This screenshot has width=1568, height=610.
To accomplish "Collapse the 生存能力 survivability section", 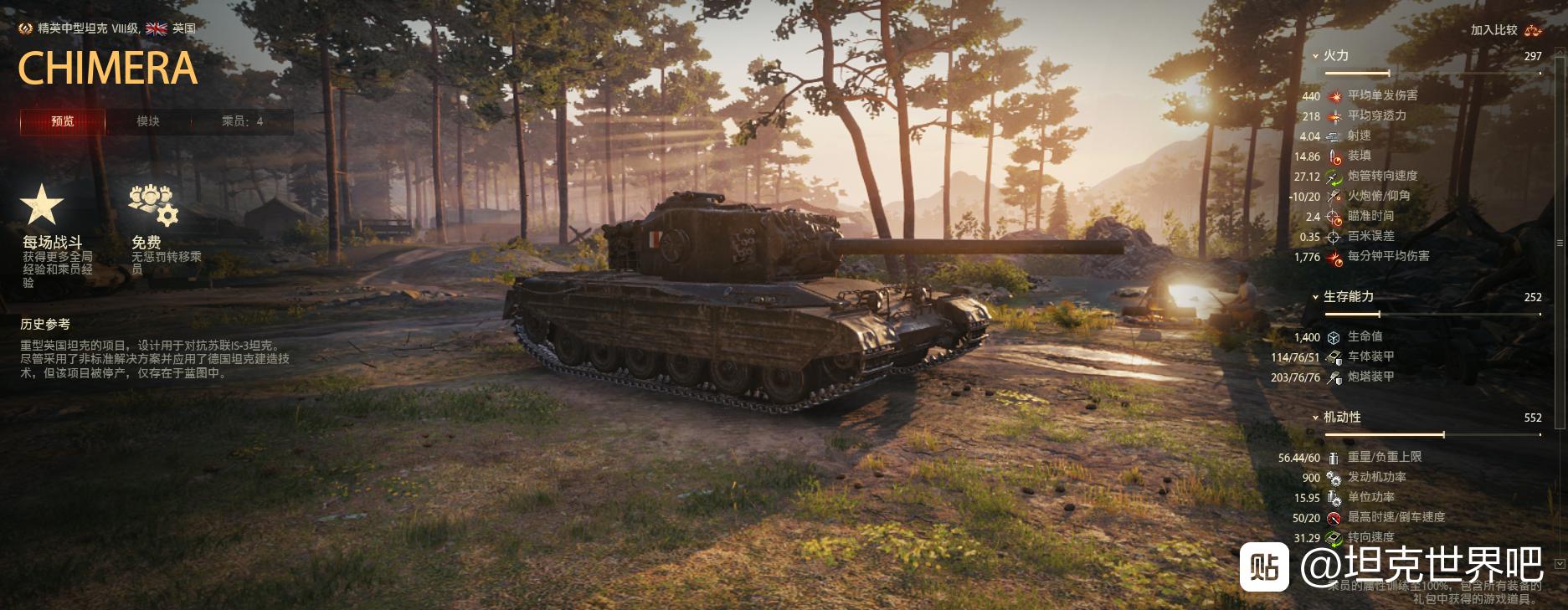I will coord(1347,297).
